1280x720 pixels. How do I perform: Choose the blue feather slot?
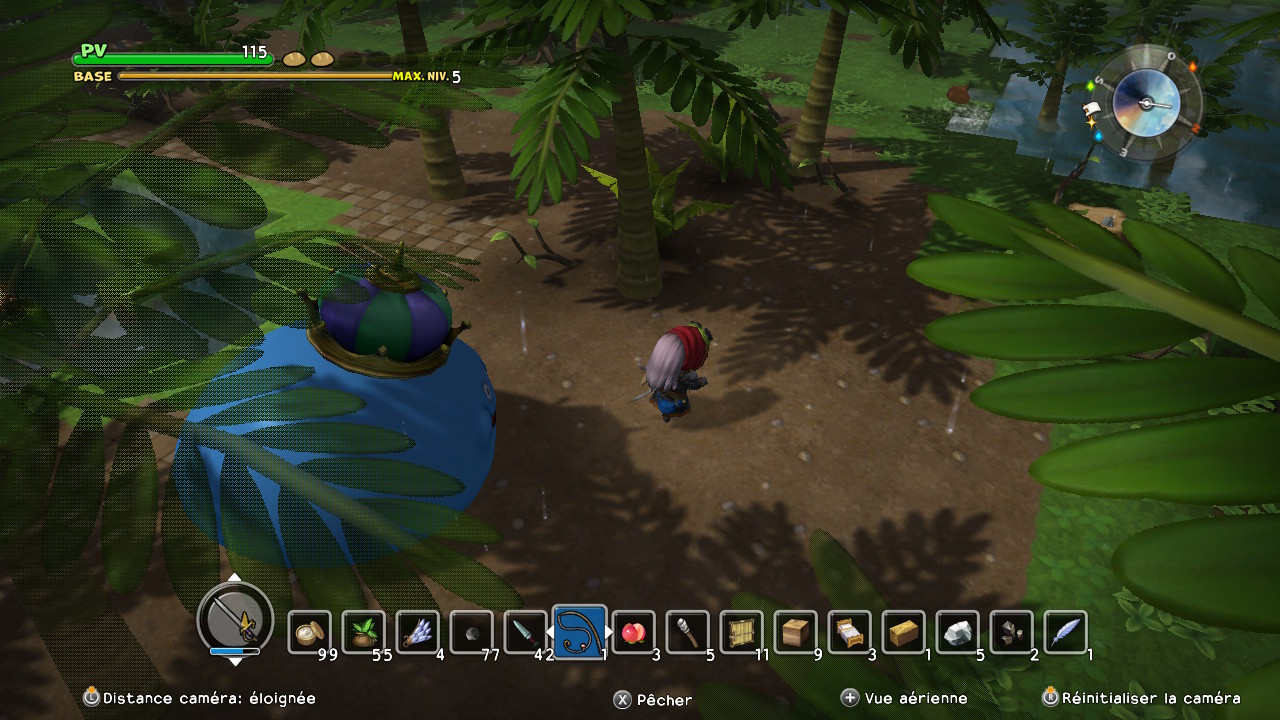coord(1065,632)
